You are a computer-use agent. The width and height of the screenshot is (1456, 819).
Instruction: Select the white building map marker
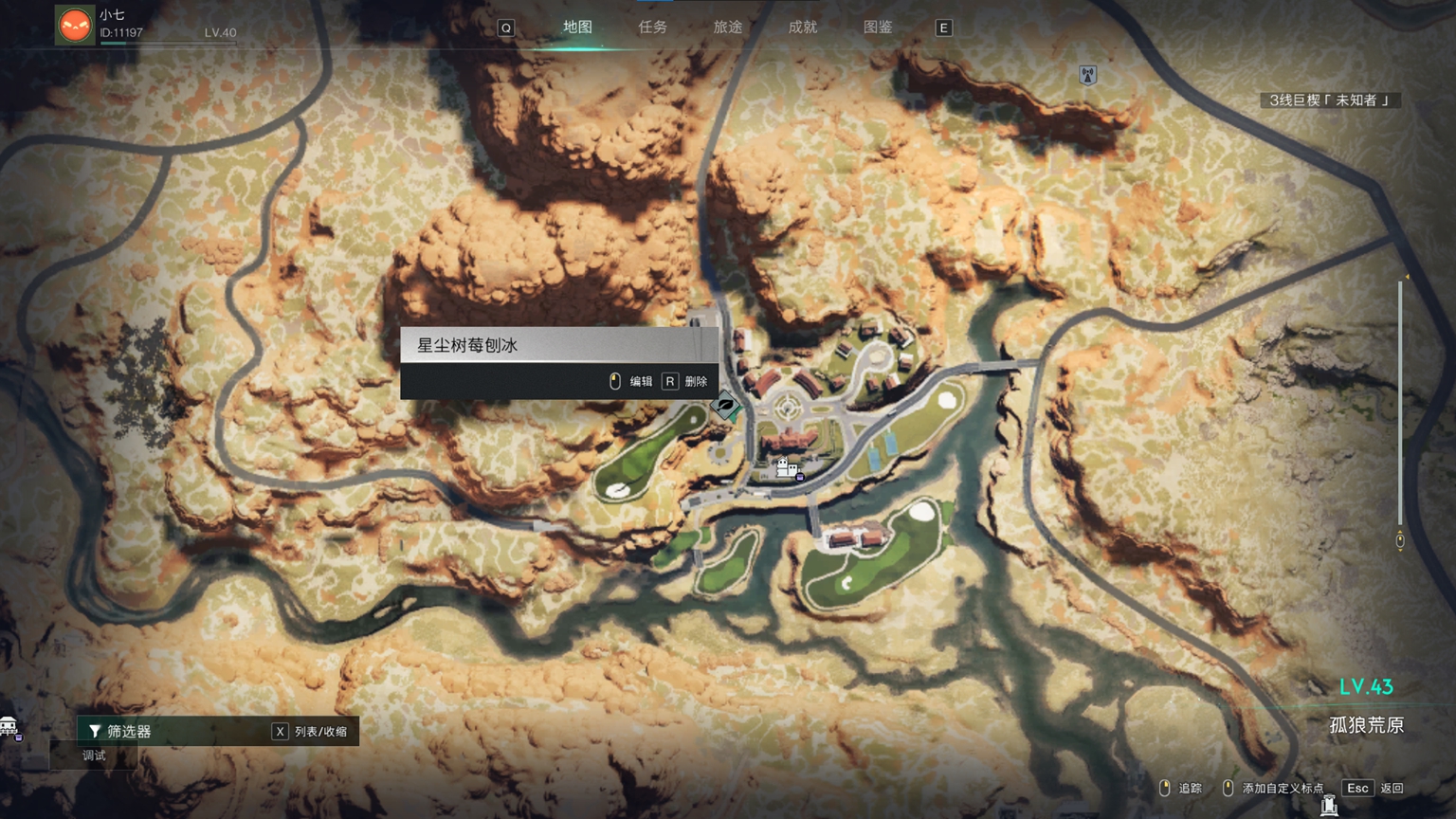click(x=786, y=466)
